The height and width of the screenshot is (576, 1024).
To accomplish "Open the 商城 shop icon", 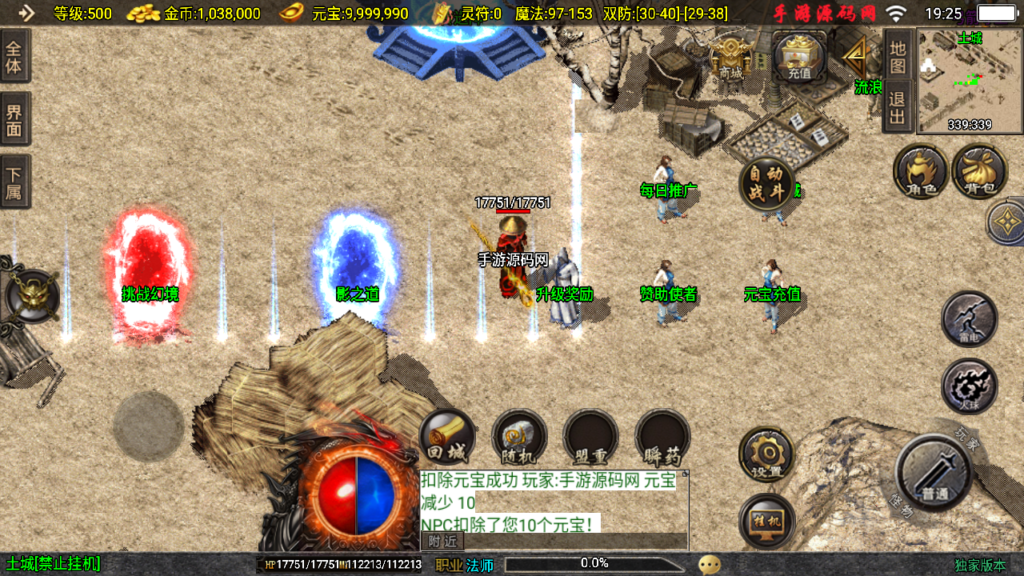I will click(x=731, y=58).
